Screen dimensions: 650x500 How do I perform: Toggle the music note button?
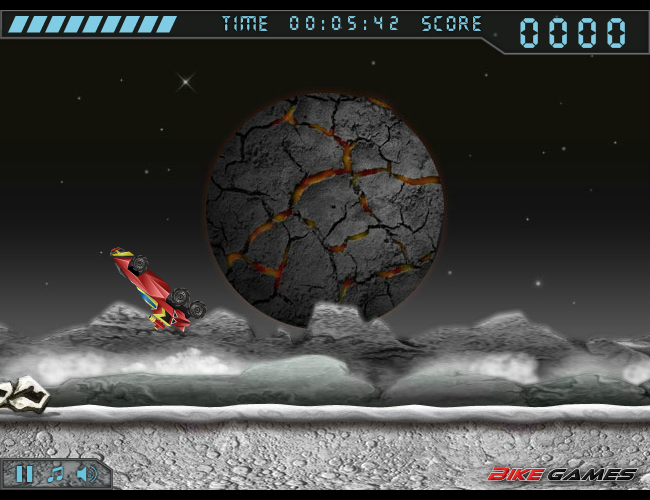tap(56, 474)
